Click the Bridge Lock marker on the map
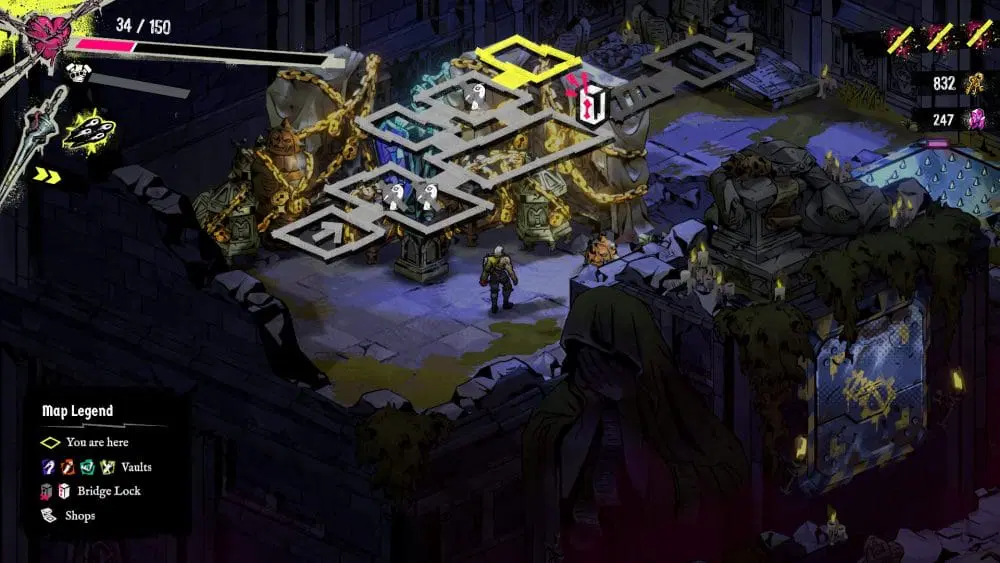 click(x=594, y=102)
